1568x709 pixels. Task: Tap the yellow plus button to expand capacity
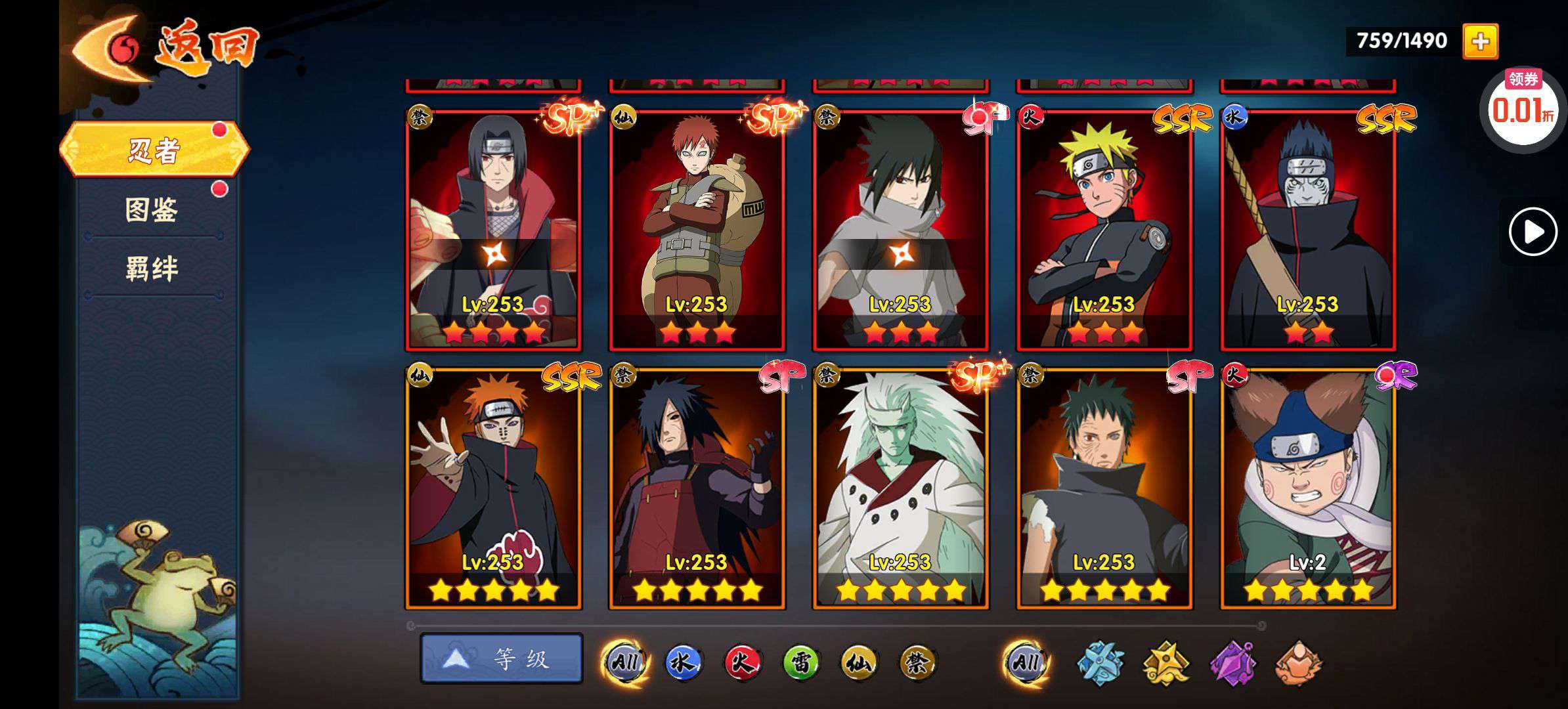1480,41
